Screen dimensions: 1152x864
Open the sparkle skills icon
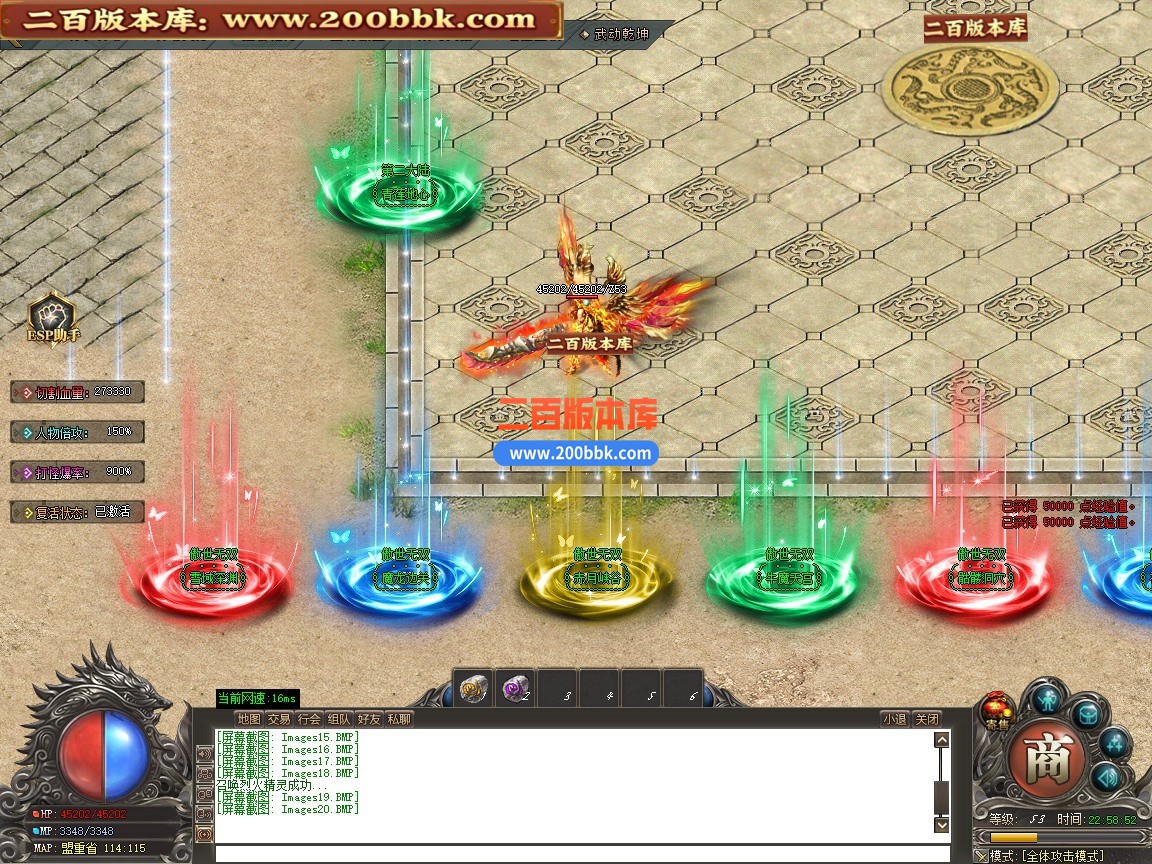point(1114,743)
